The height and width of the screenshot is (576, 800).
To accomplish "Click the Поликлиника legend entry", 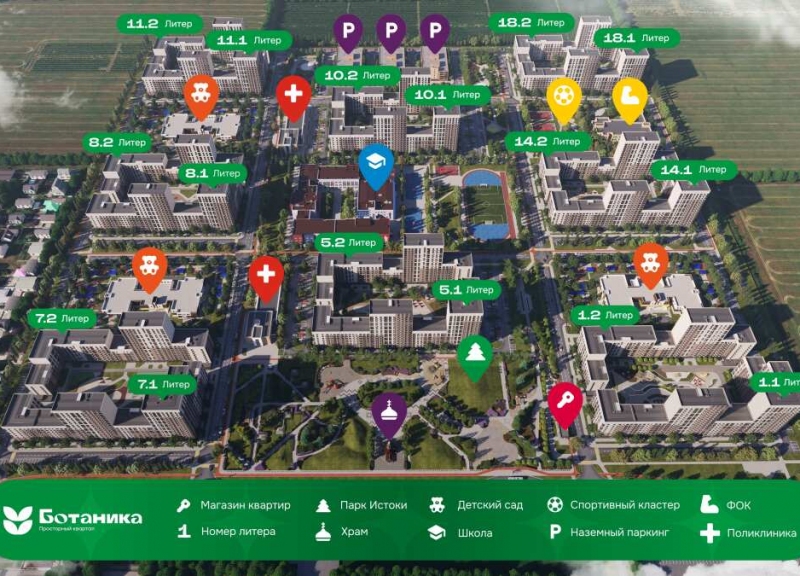I will [751, 532].
